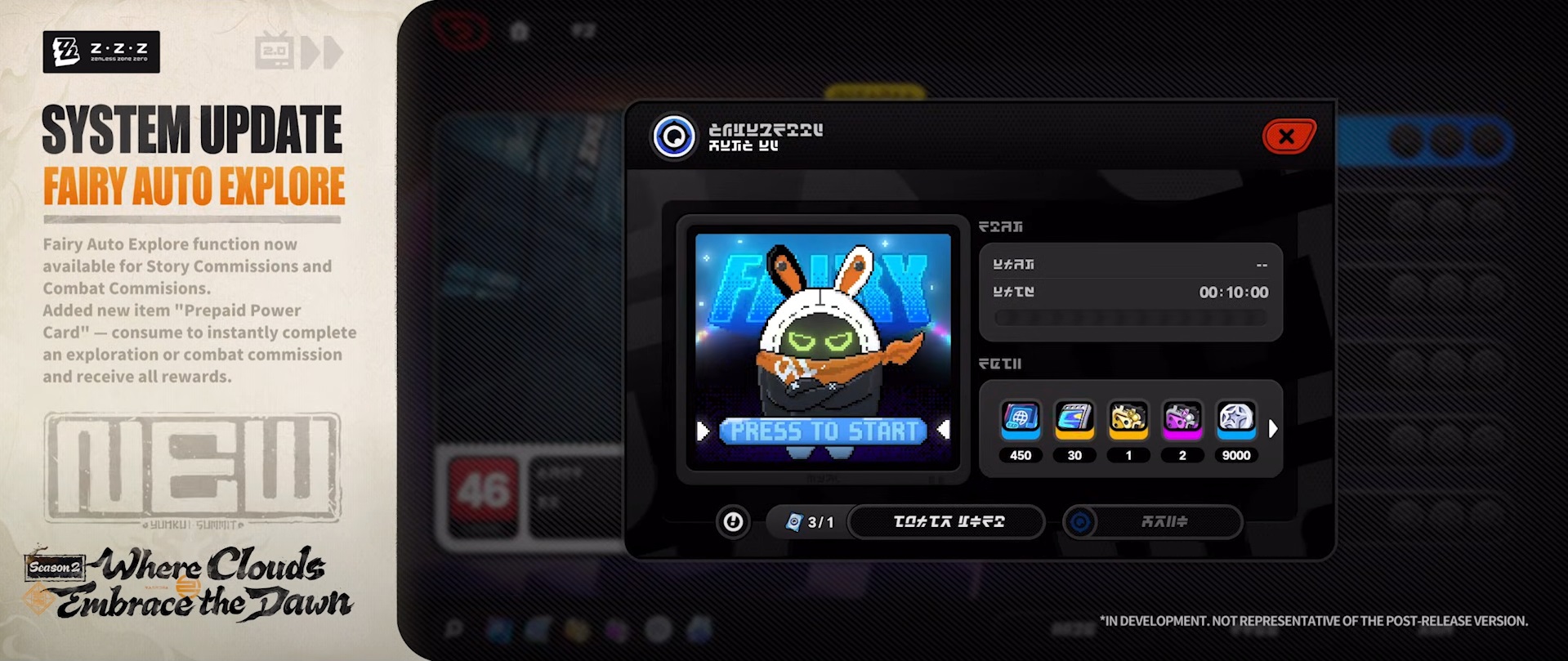Click the Press to Start banner

823,431
